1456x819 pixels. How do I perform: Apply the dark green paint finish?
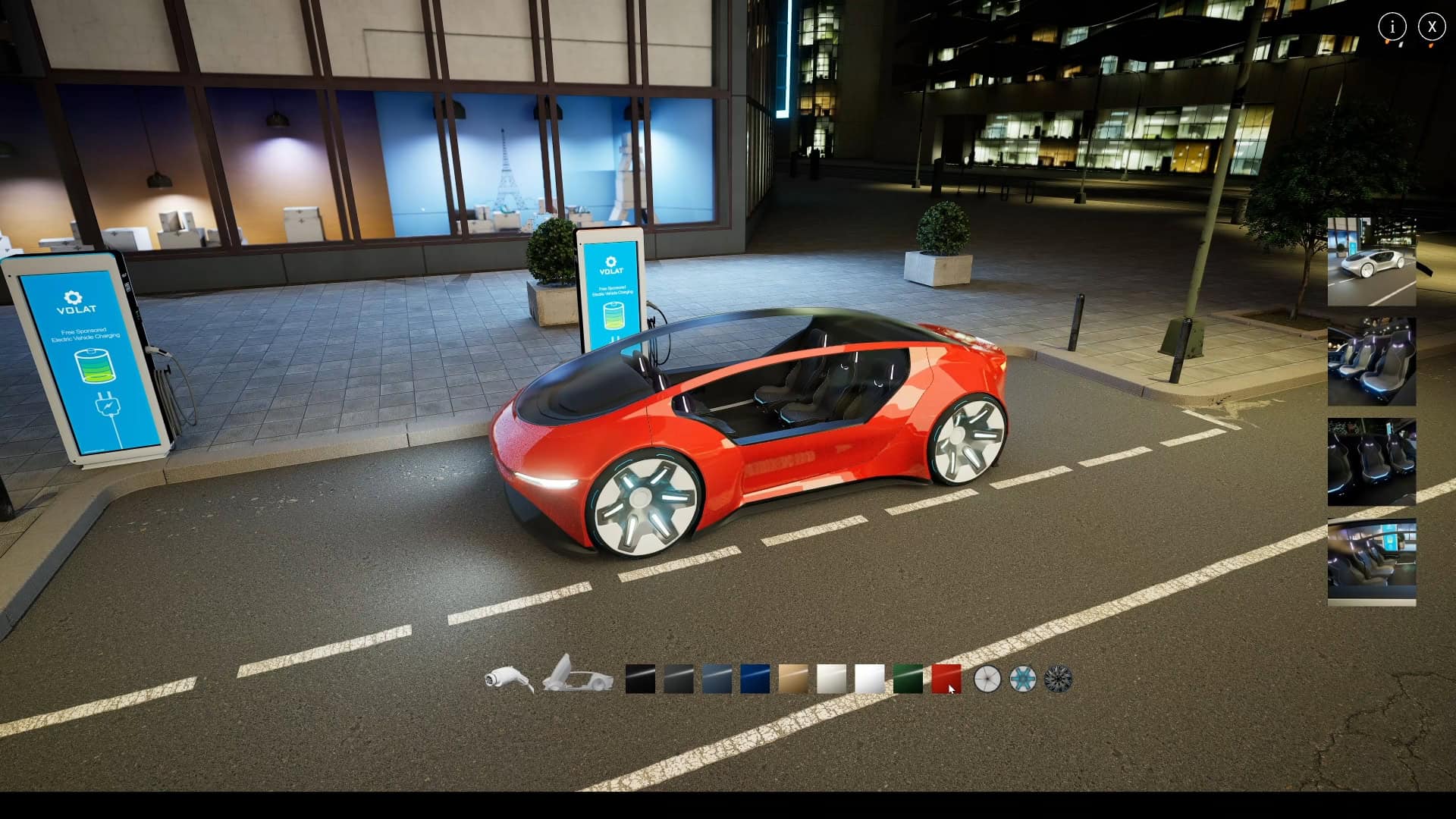908,680
